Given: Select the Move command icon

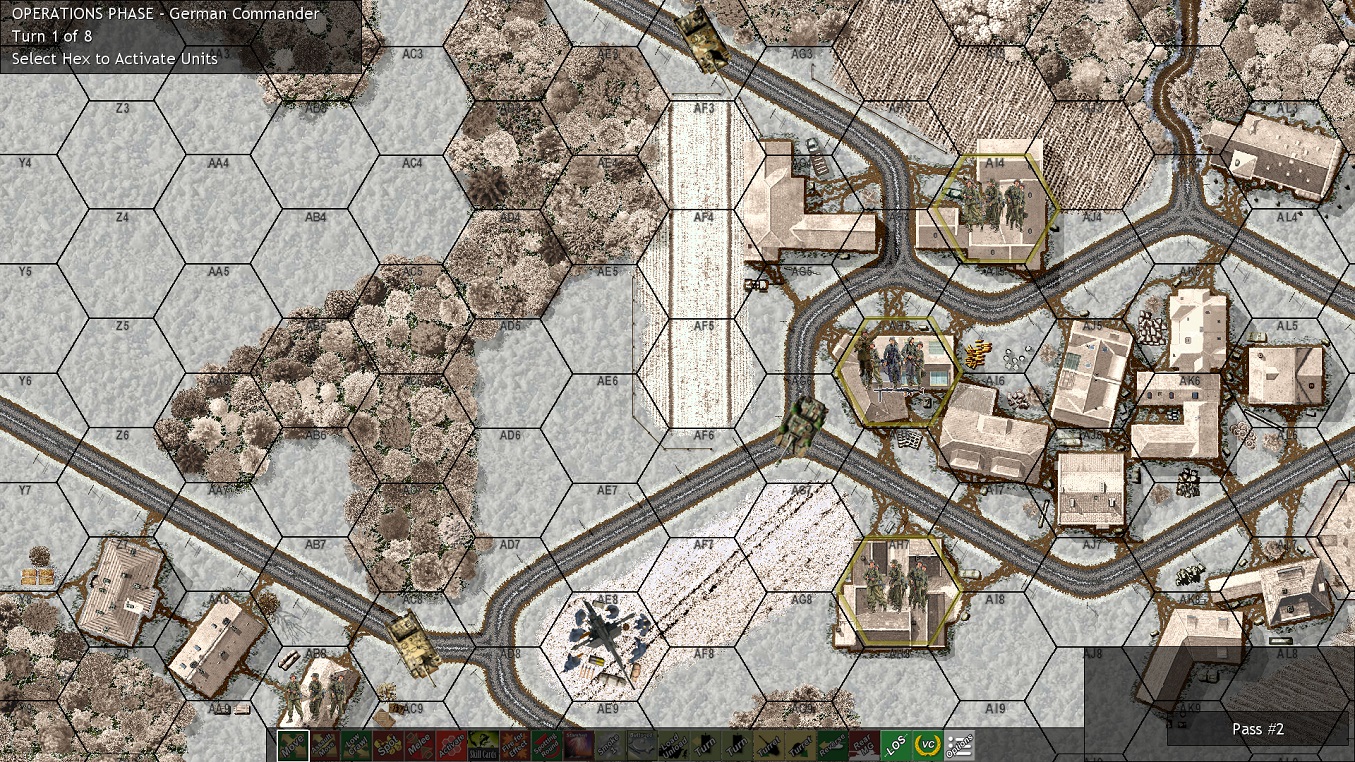Looking at the screenshot, I should pos(294,743).
